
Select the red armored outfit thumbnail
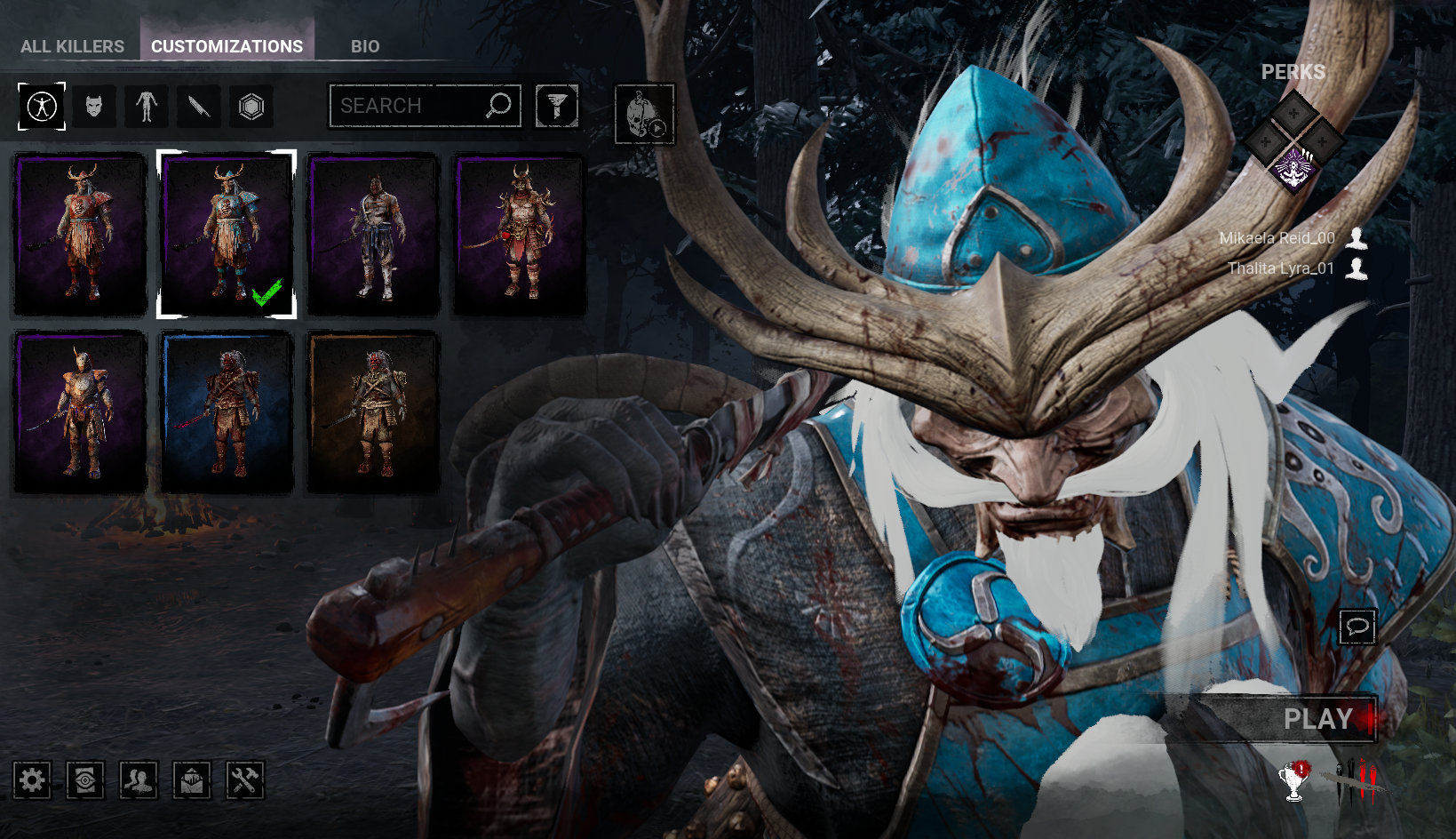click(79, 235)
